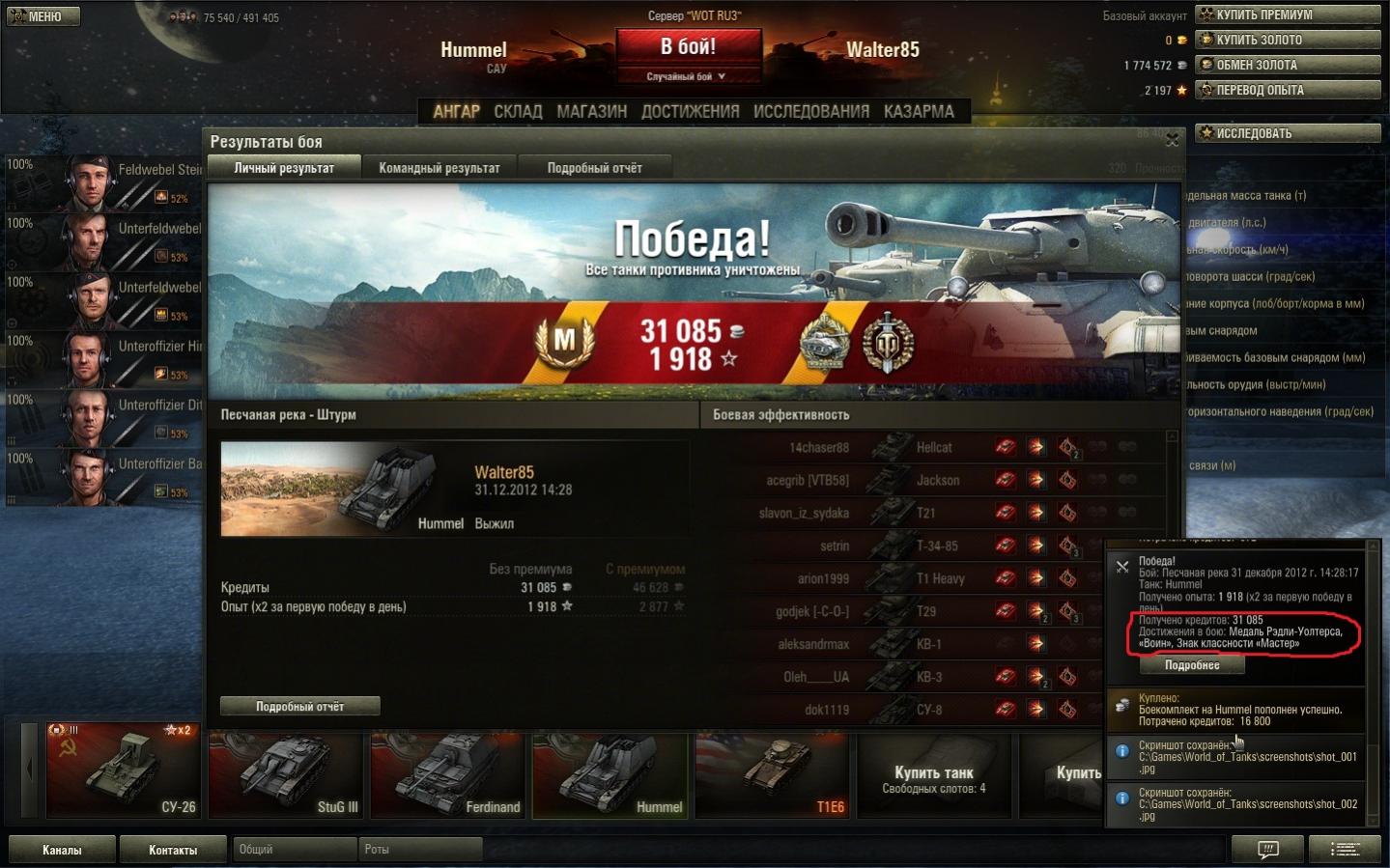Open the МАГАЗИН section
The width and height of the screenshot is (1390, 868).
click(591, 111)
